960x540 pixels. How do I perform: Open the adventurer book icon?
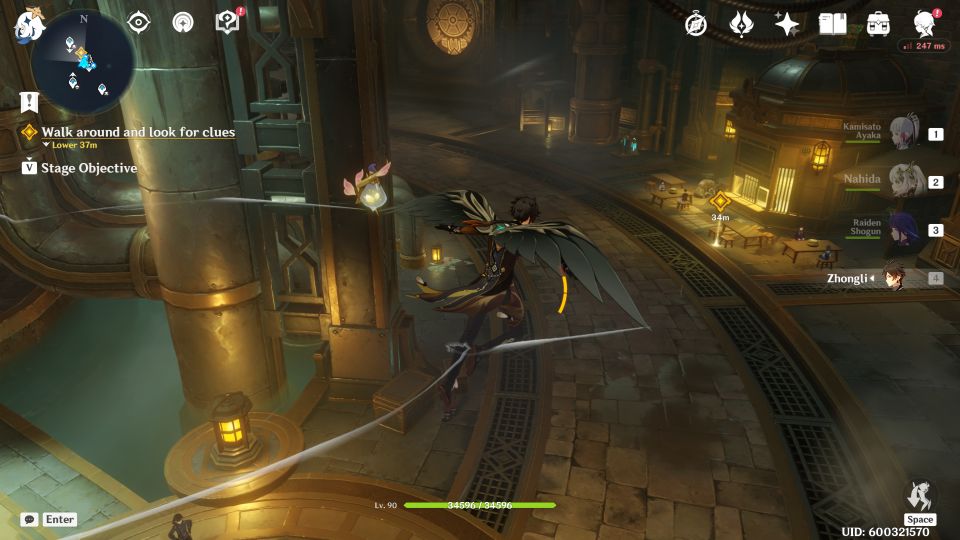832,24
